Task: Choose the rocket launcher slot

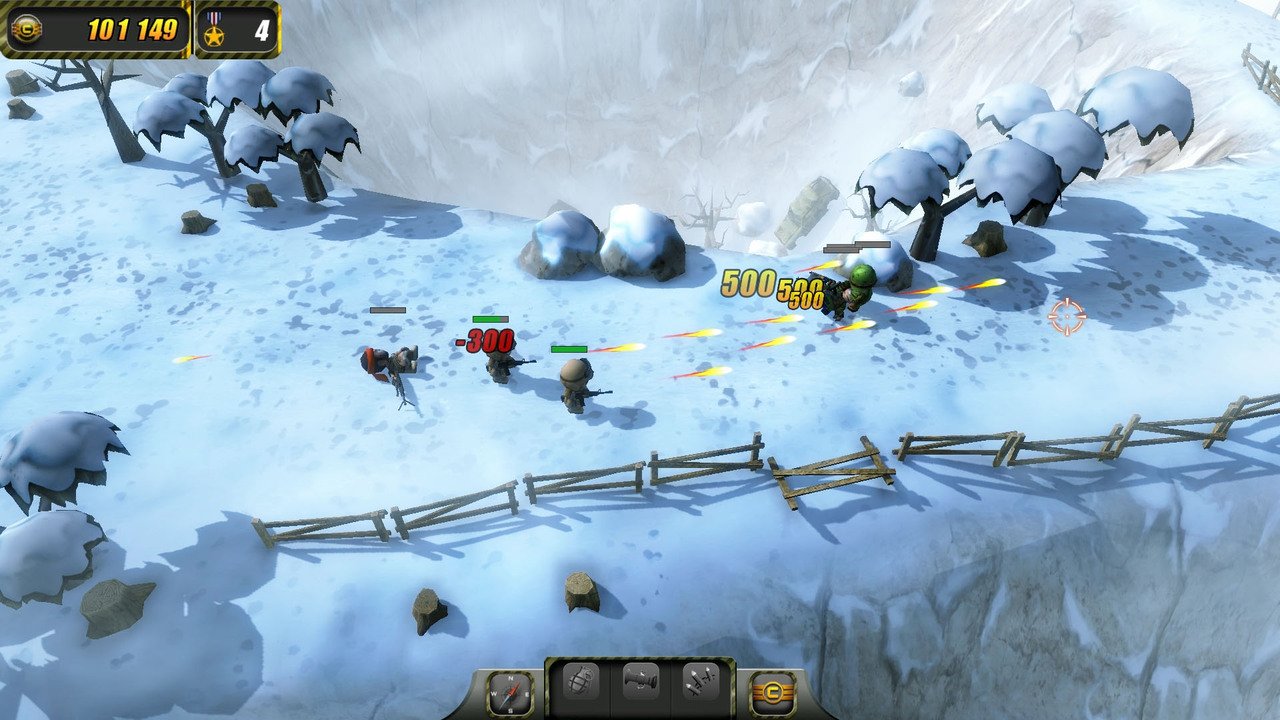Action: (640, 682)
